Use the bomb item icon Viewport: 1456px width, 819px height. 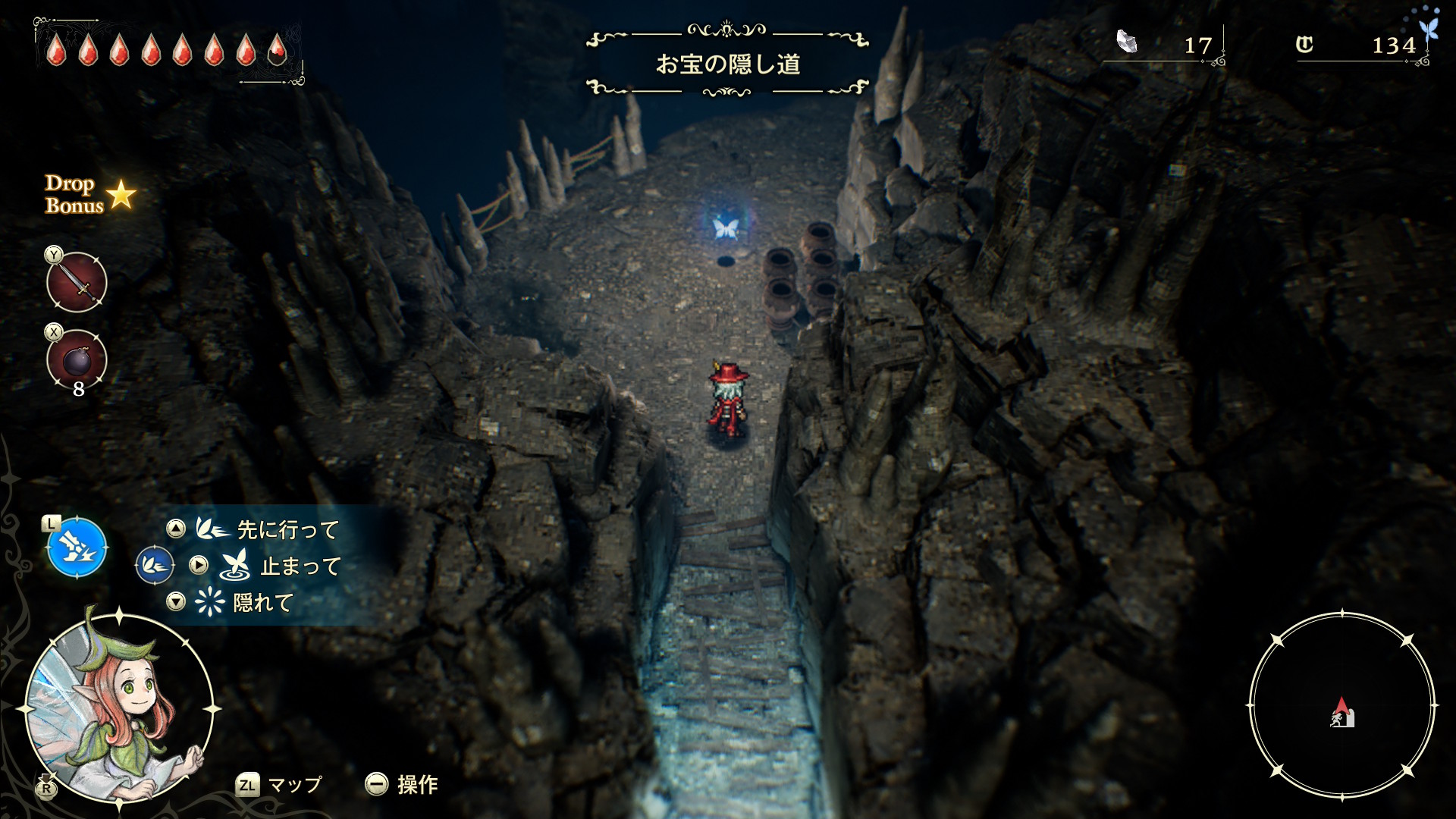coord(77,360)
